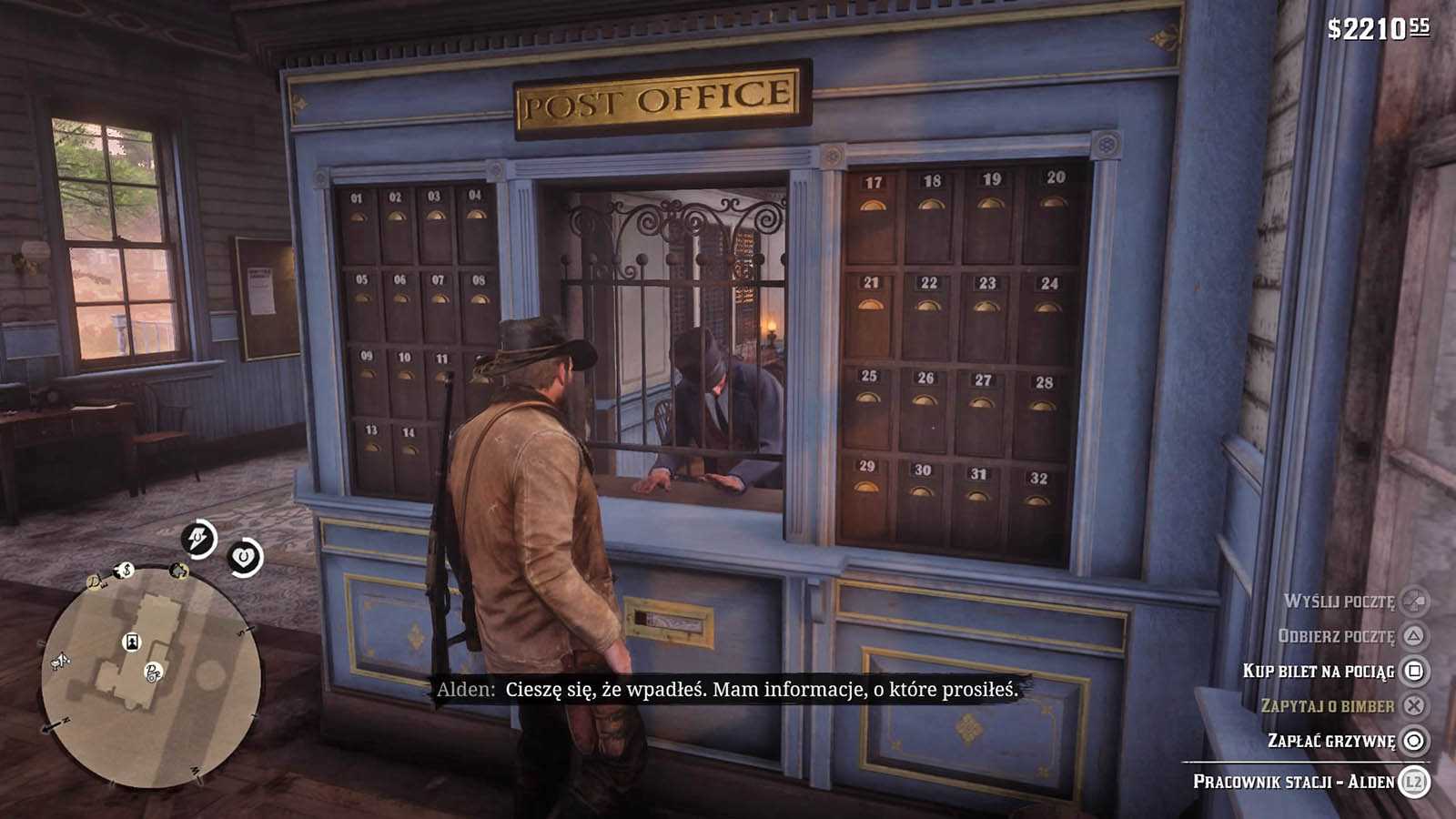Image resolution: width=1456 pixels, height=819 pixels.
Task: Select the Zapytaj o bimber option
Action: pos(1328,706)
